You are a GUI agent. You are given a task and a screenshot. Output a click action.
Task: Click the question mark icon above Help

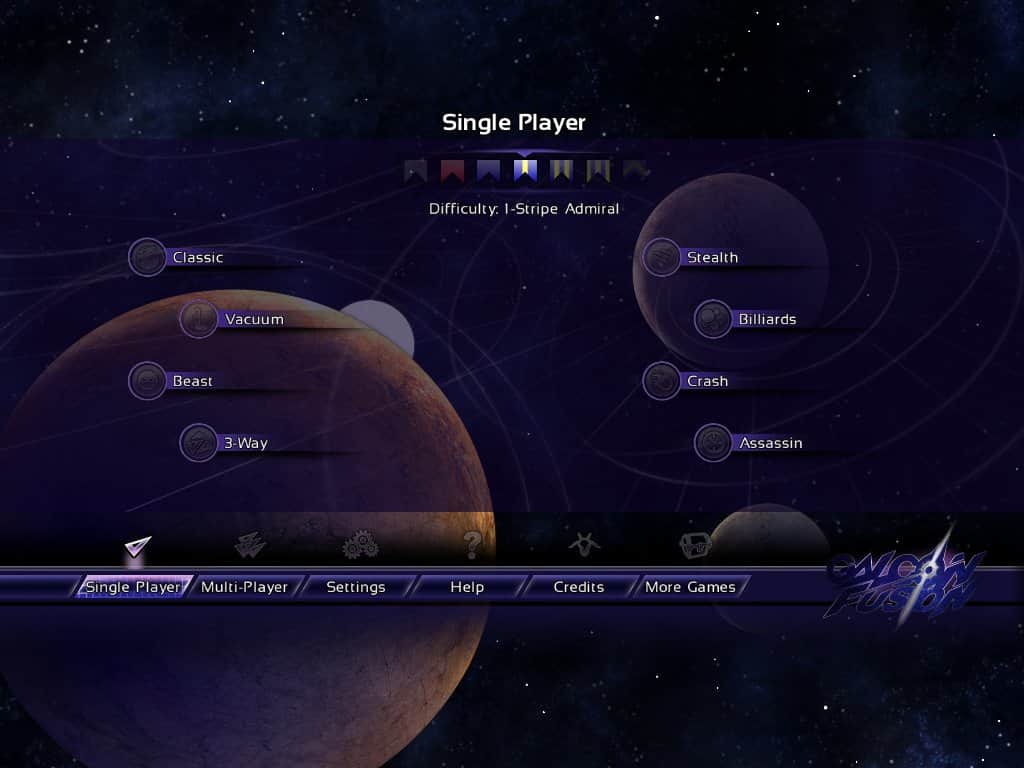[x=472, y=545]
